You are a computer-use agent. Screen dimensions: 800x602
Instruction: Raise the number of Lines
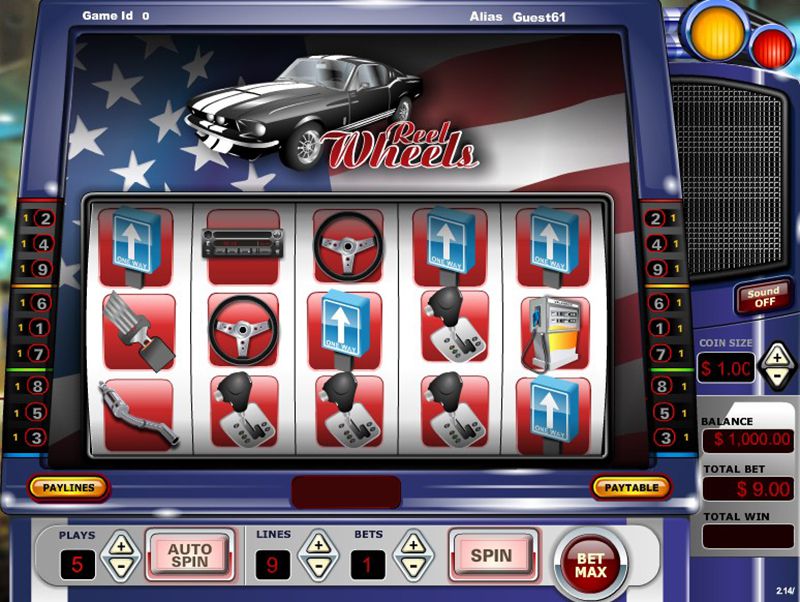[318, 545]
